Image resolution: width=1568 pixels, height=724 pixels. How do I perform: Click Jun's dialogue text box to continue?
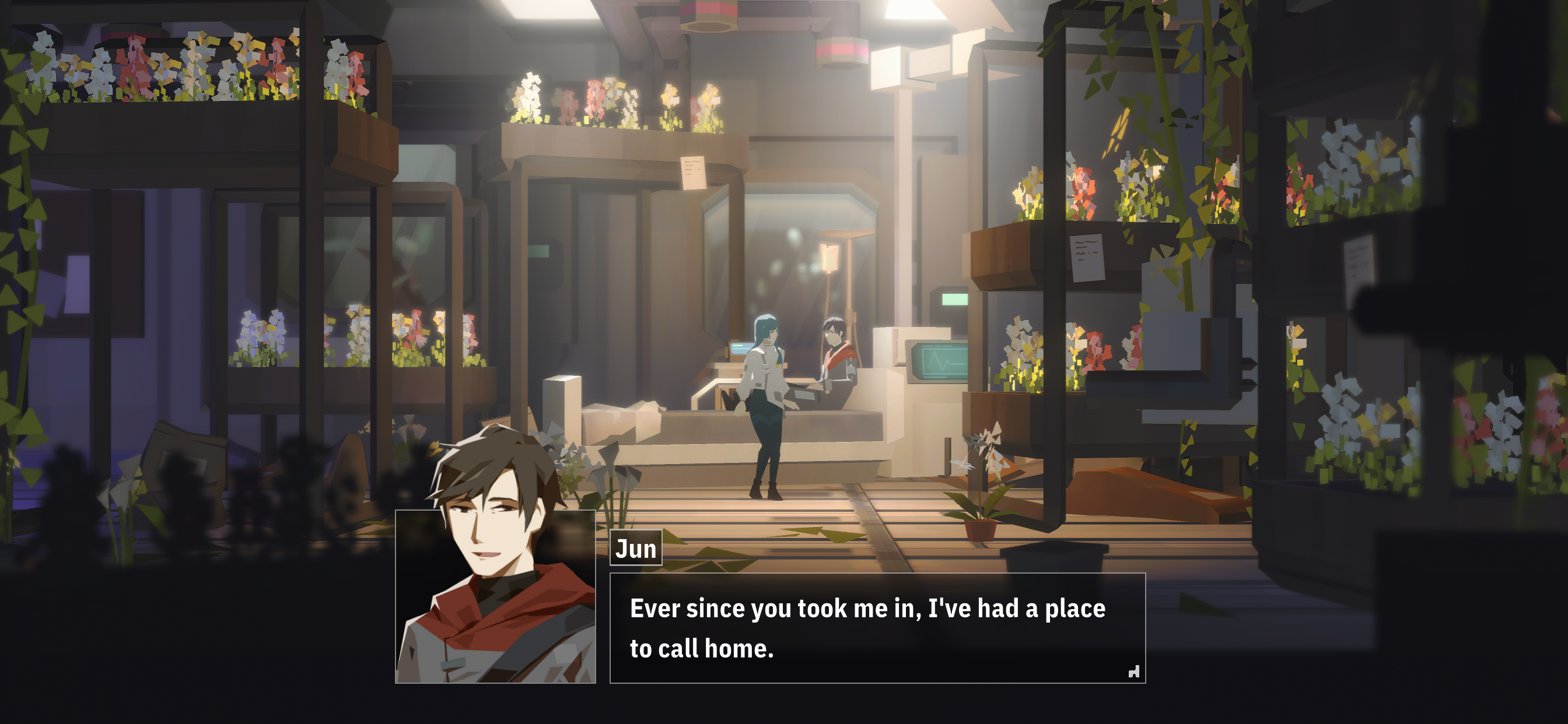[x=877, y=627]
